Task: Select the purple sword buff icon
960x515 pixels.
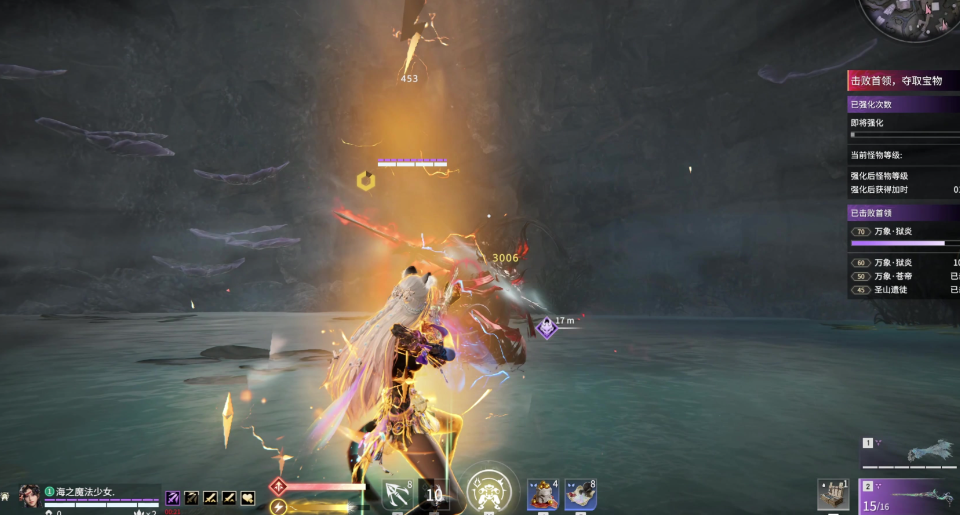Action: point(173,497)
